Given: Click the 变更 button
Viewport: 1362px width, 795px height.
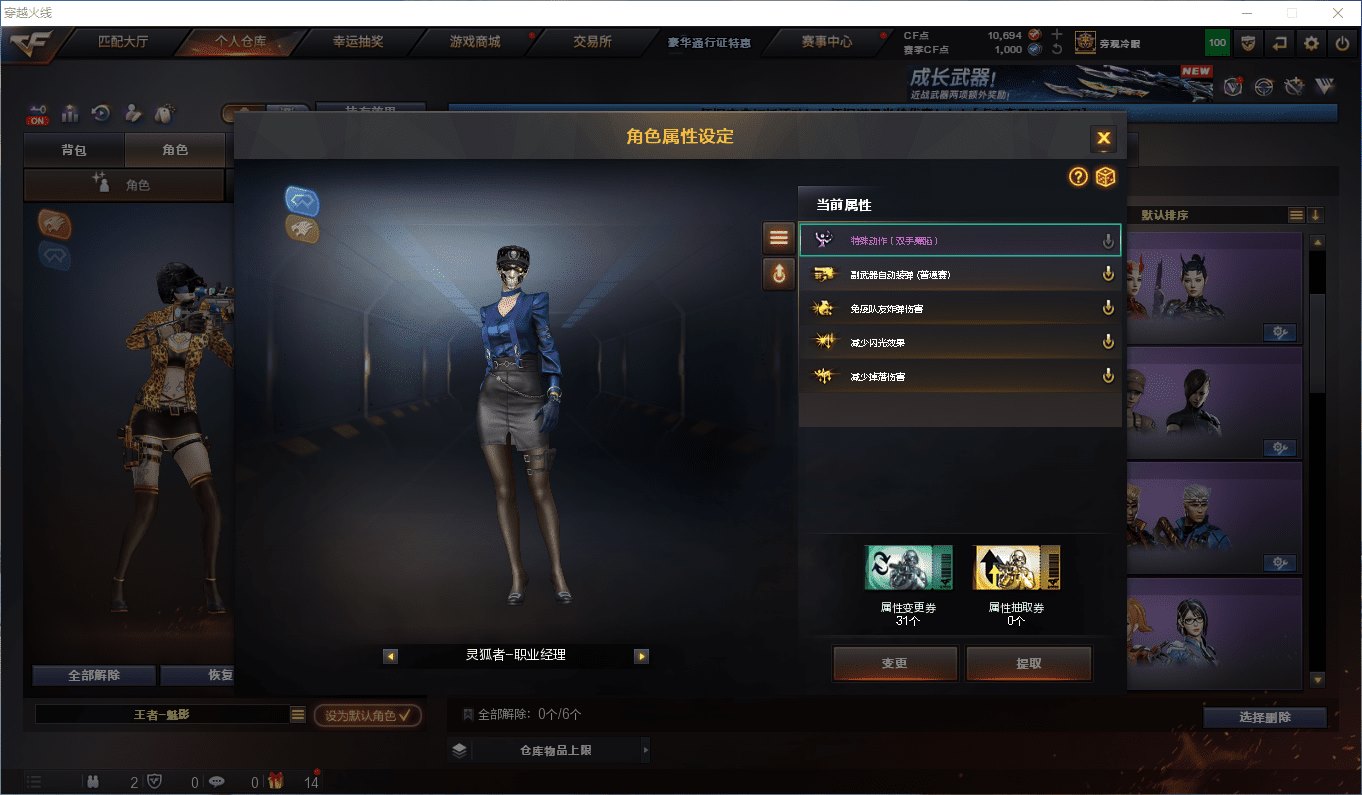Looking at the screenshot, I should [895, 663].
